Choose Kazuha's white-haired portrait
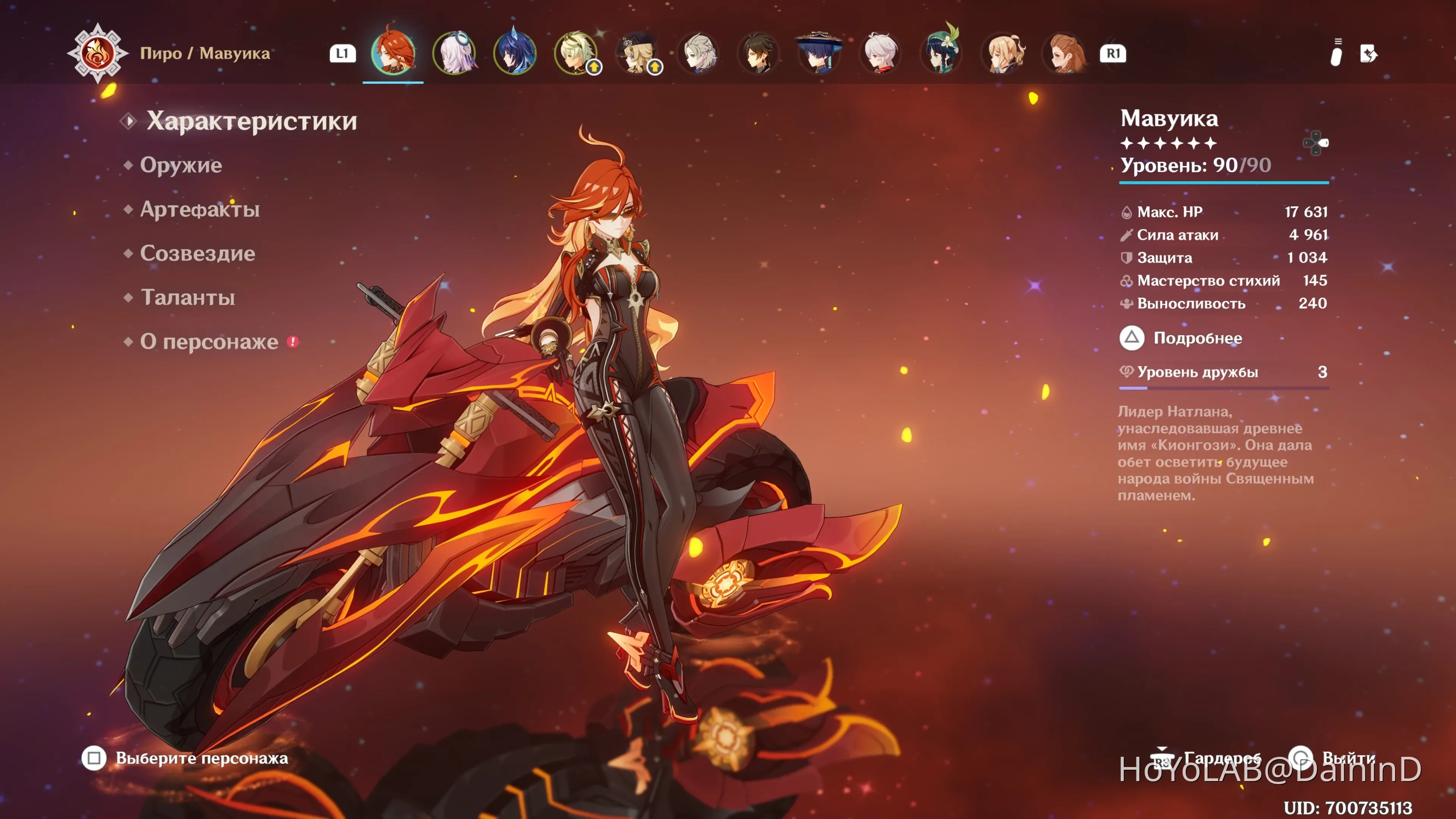The width and height of the screenshot is (1456, 819). pos(880,53)
